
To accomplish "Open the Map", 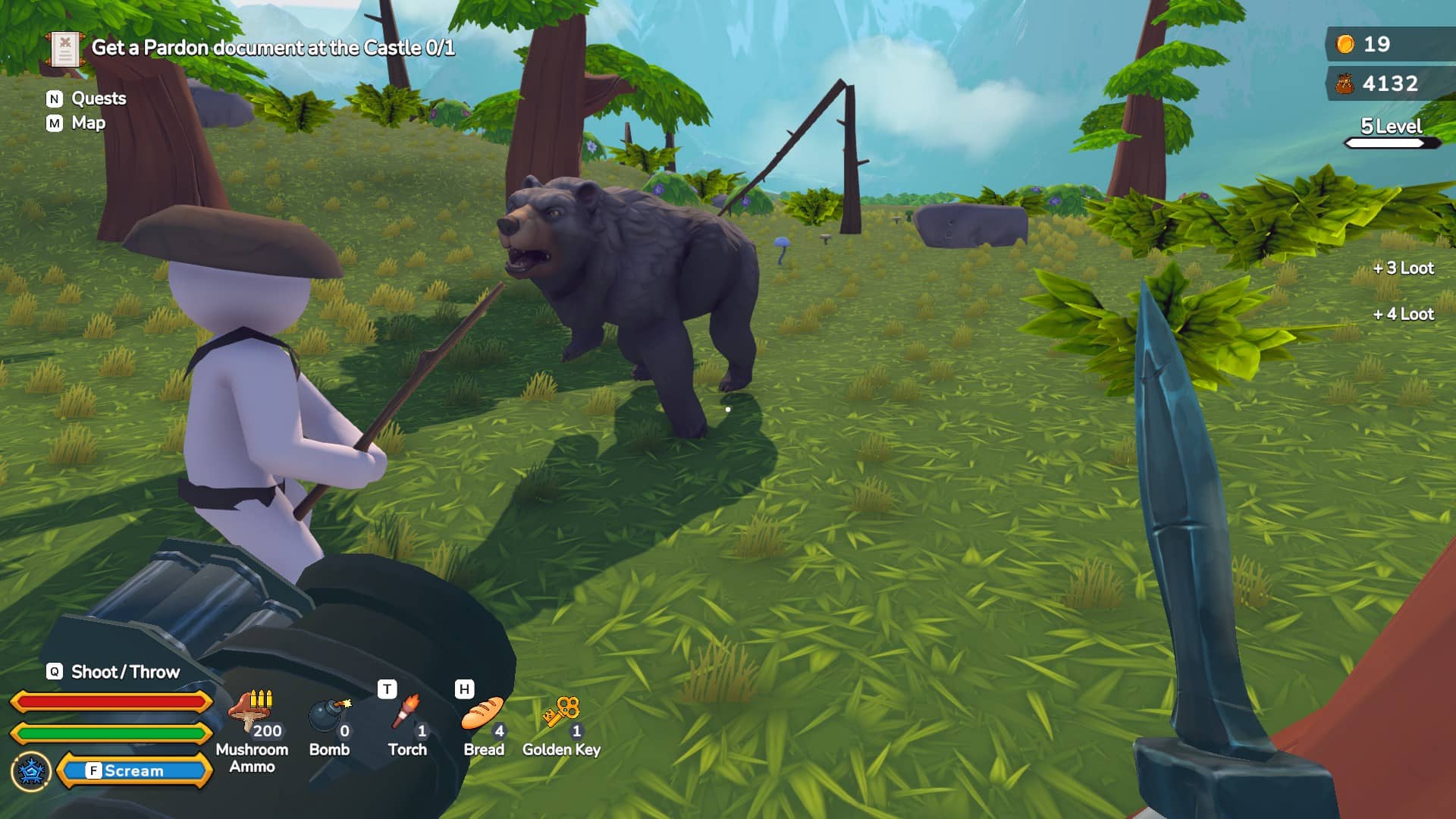I will pyautogui.click(x=87, y=123).
